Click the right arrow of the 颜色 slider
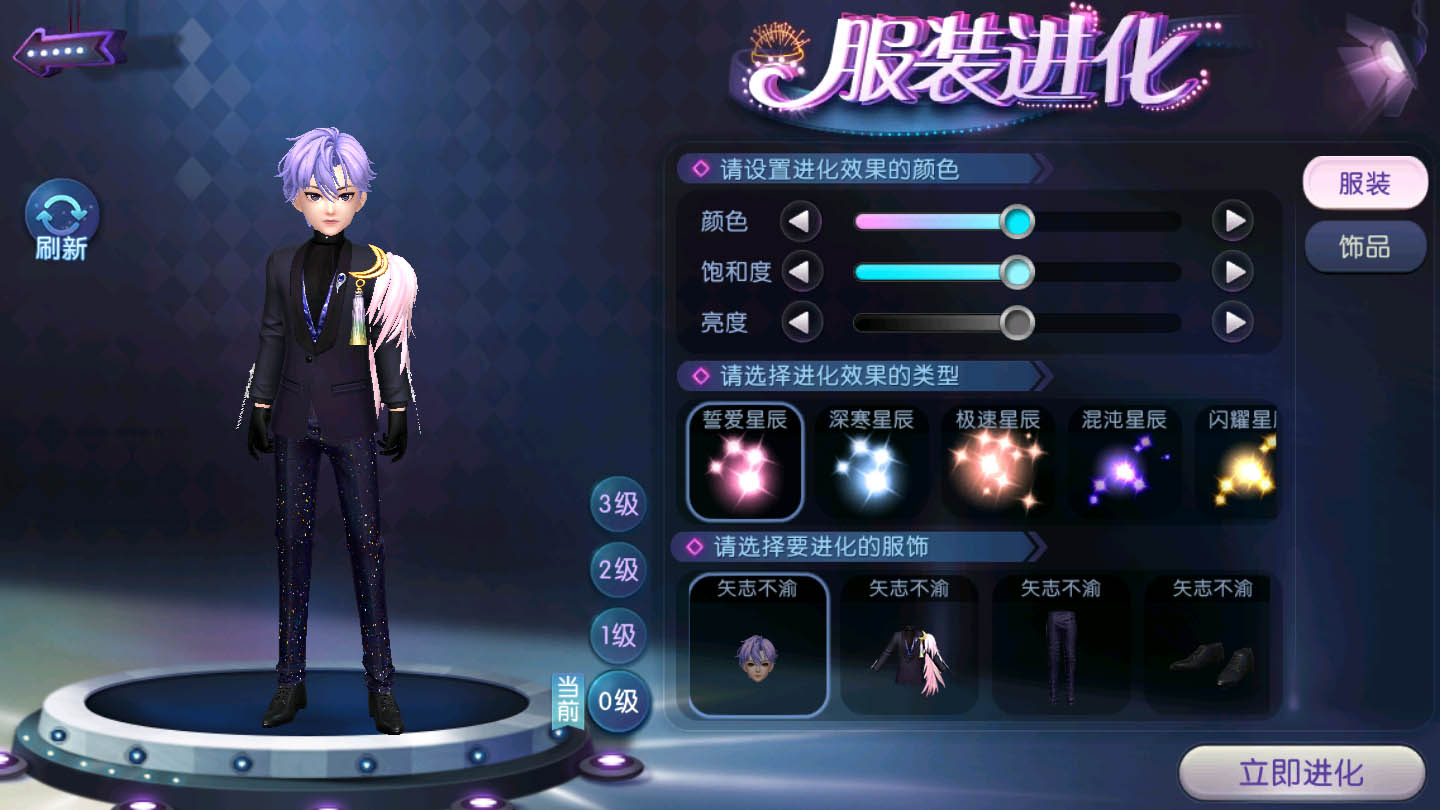1440x810 pixels. (x=1235, y=220)
